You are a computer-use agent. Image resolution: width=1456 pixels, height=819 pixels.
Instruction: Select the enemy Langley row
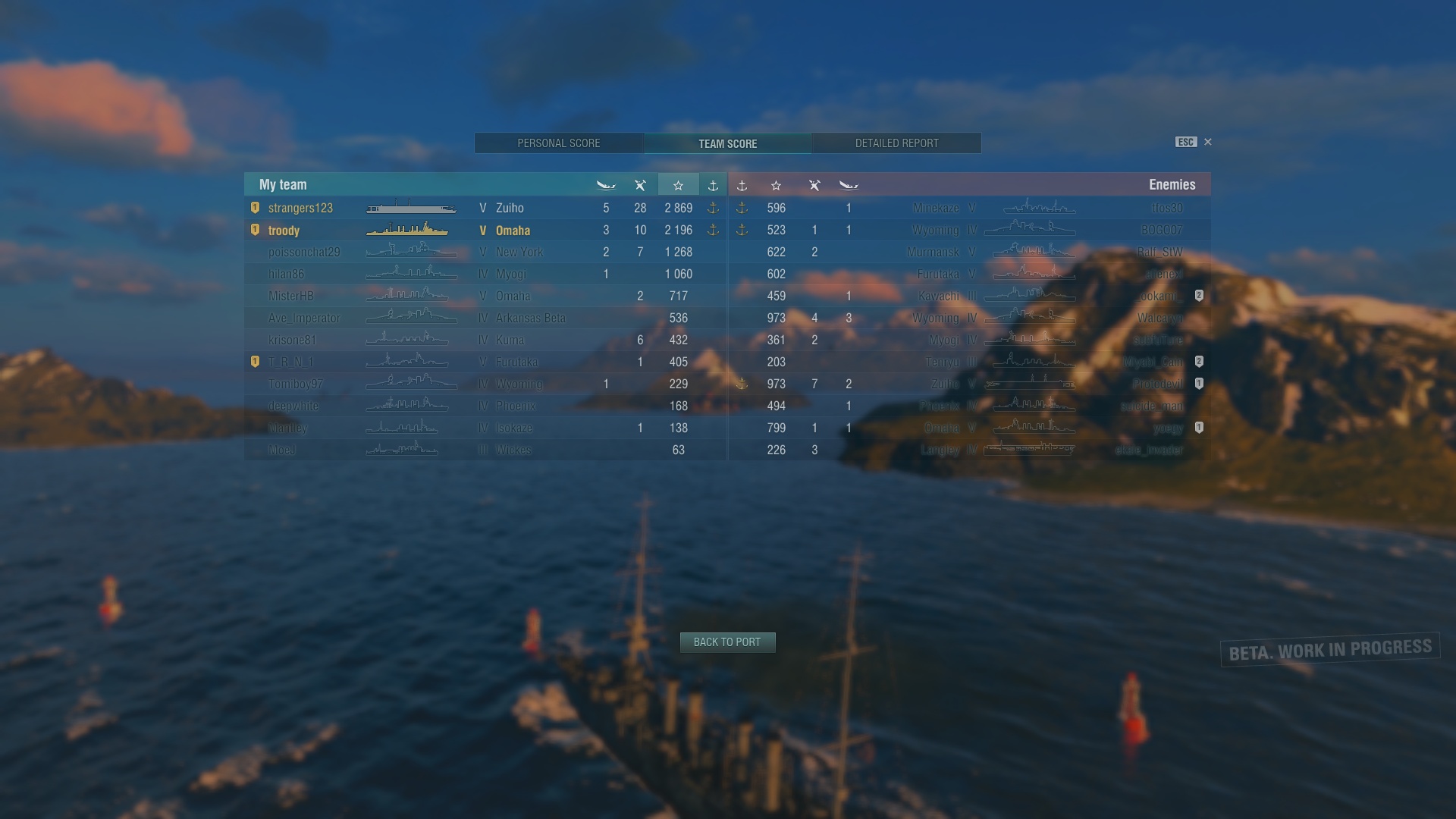click(969, 450)
